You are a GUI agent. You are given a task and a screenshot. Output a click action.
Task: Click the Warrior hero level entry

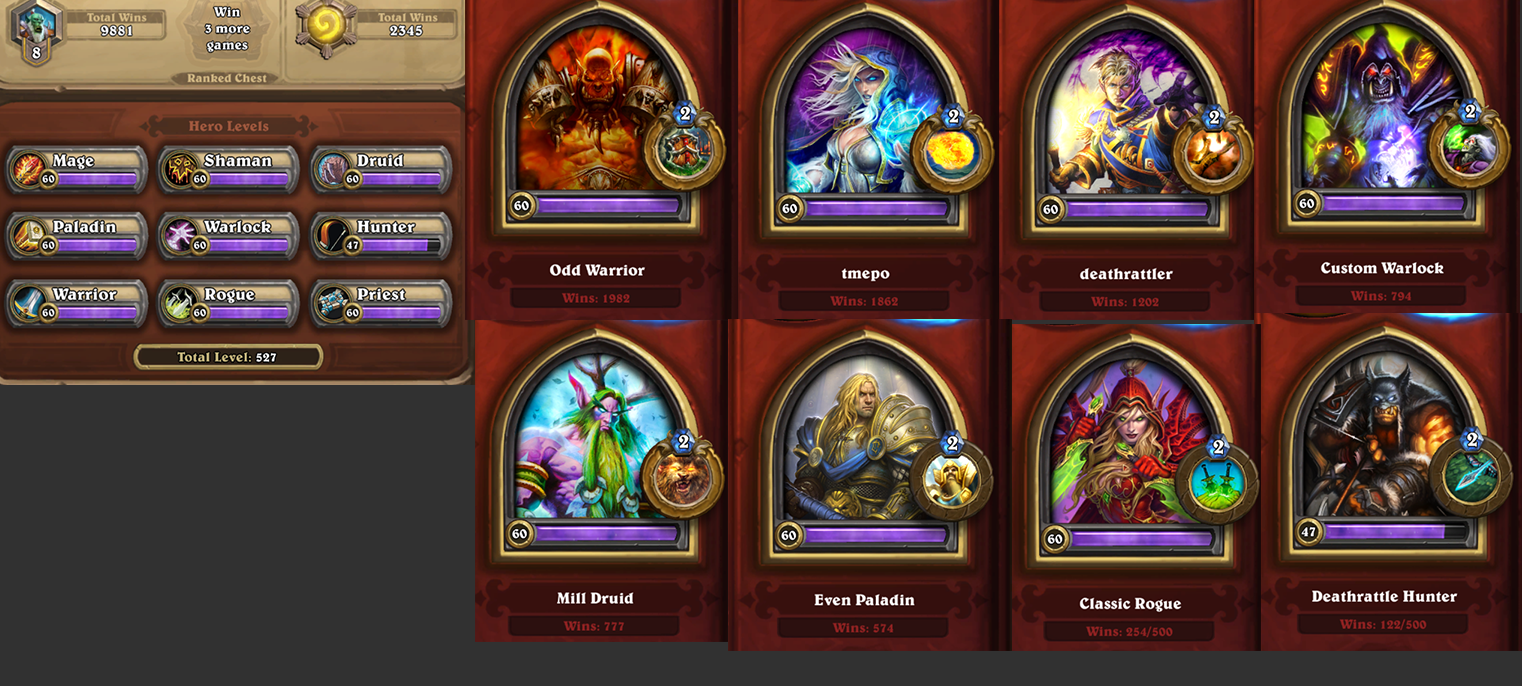point(77,303)
